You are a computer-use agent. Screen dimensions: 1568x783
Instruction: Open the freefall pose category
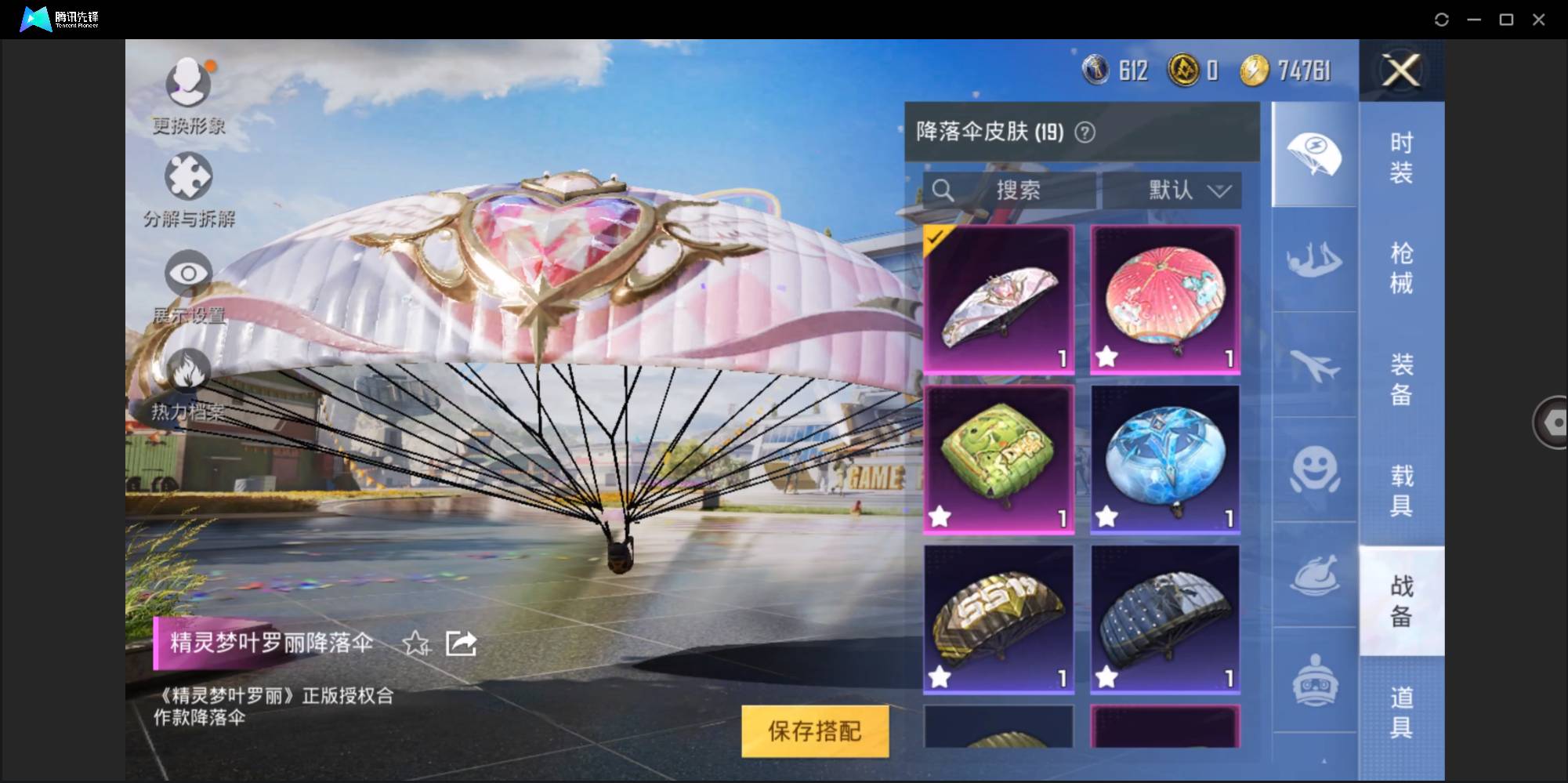(1315, 259)
